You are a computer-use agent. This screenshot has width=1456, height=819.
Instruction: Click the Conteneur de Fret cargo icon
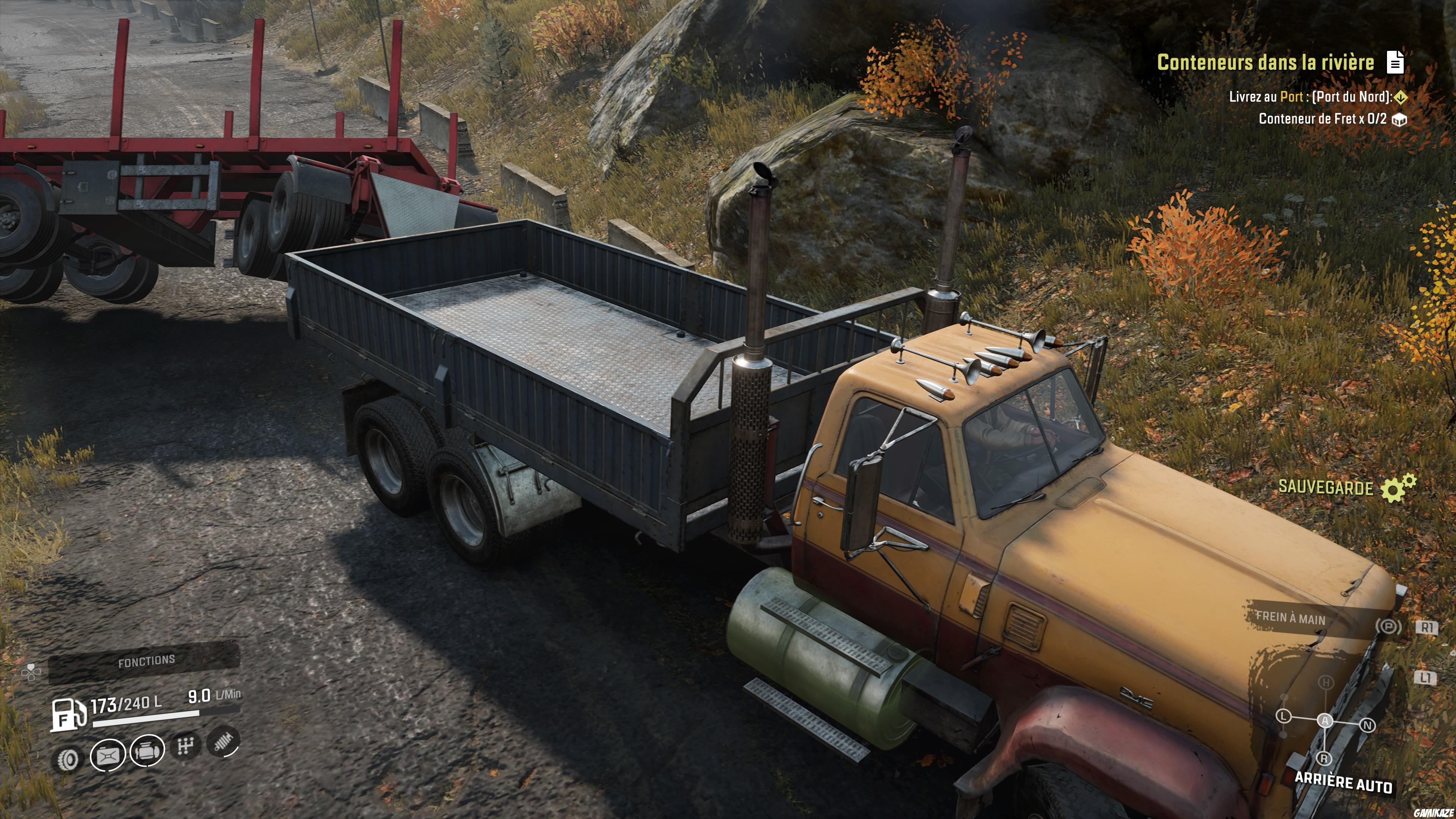click(1399, 120)
